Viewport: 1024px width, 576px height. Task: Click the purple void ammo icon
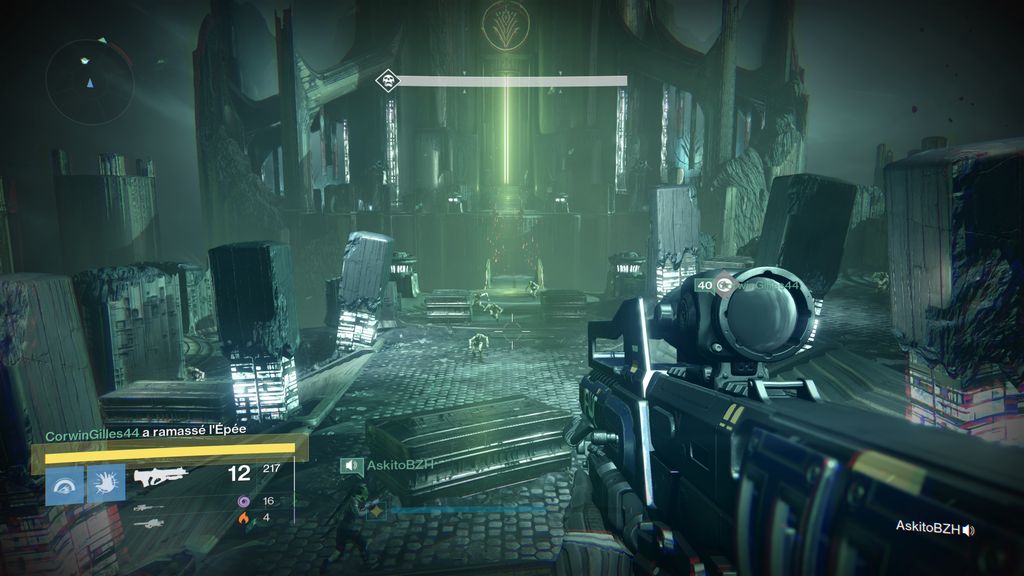(242, 501)
